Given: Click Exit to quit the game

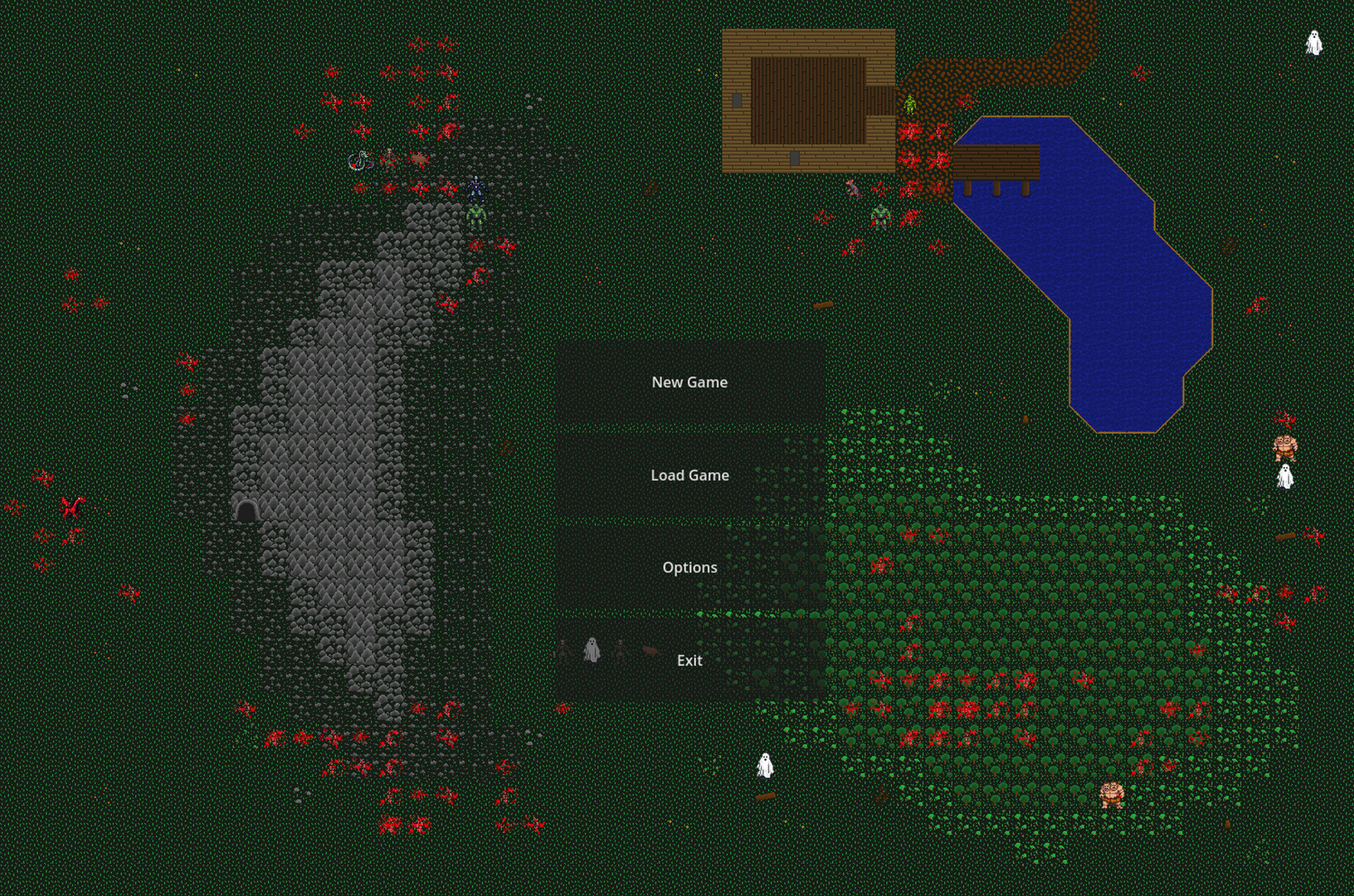Looking at the screenshot, I should [x=689, y=660].
